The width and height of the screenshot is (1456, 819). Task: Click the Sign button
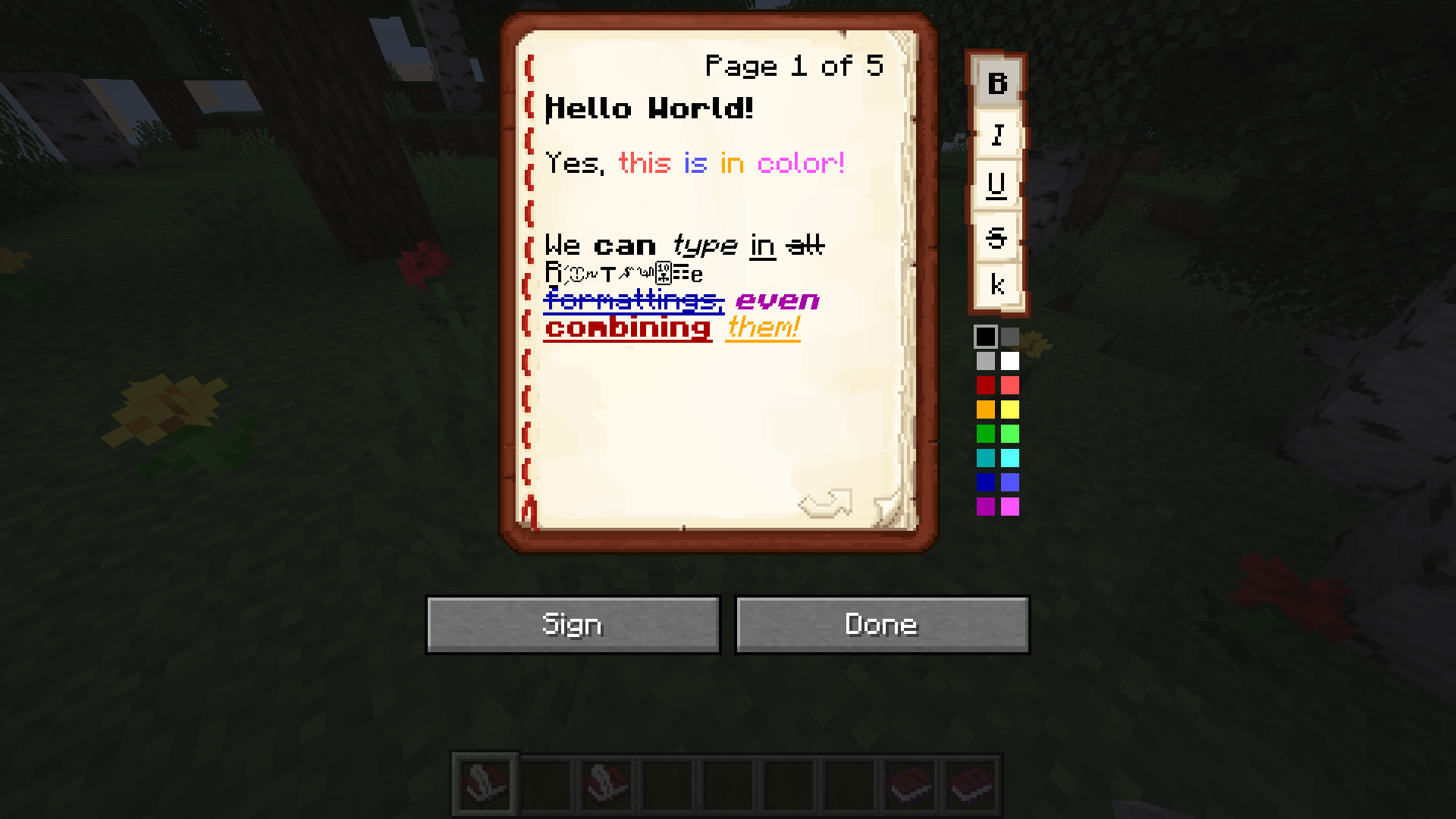point(573,624)
